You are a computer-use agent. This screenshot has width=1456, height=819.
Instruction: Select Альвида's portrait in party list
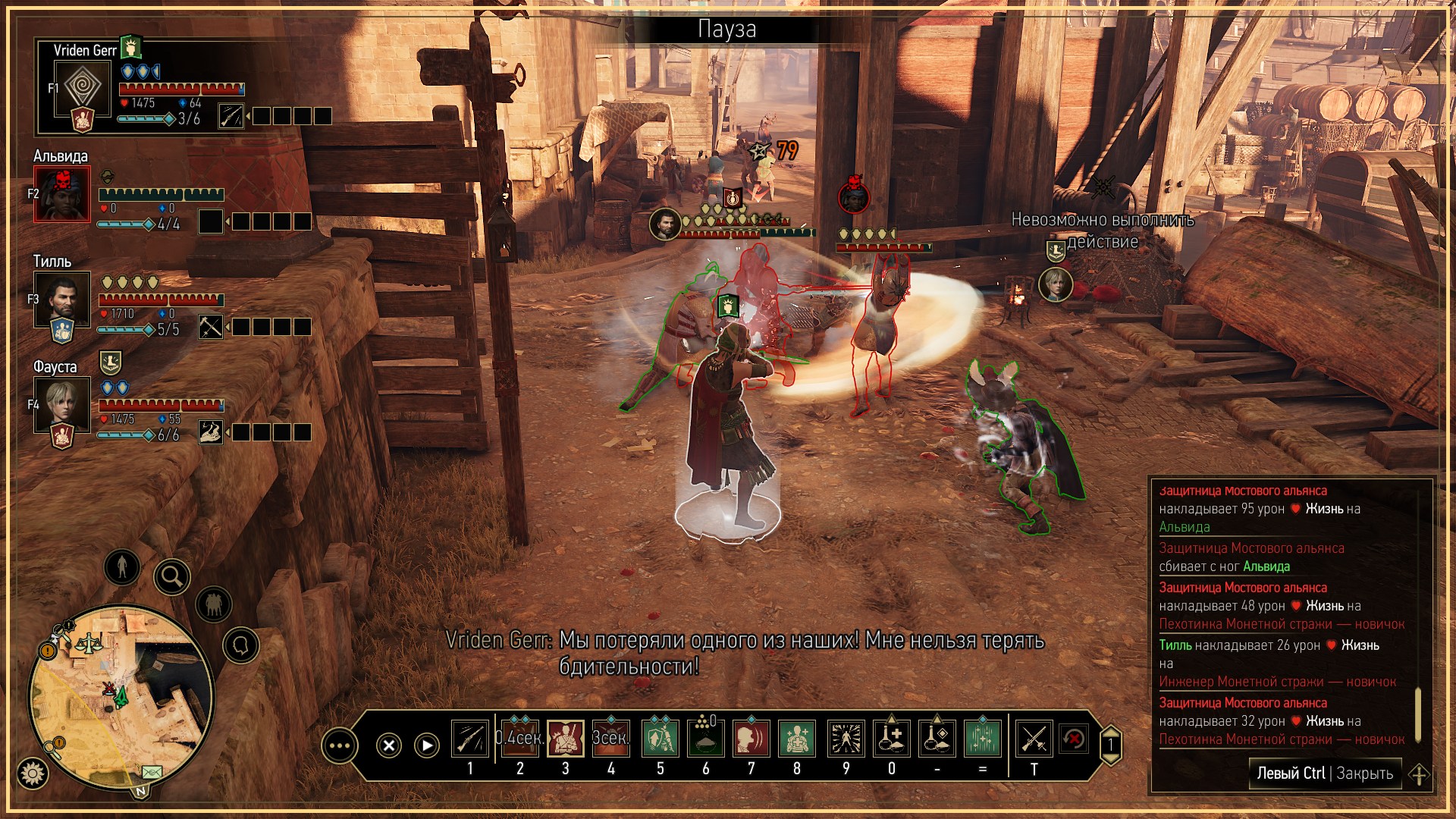pyautogui.click(x=62, y=193)
